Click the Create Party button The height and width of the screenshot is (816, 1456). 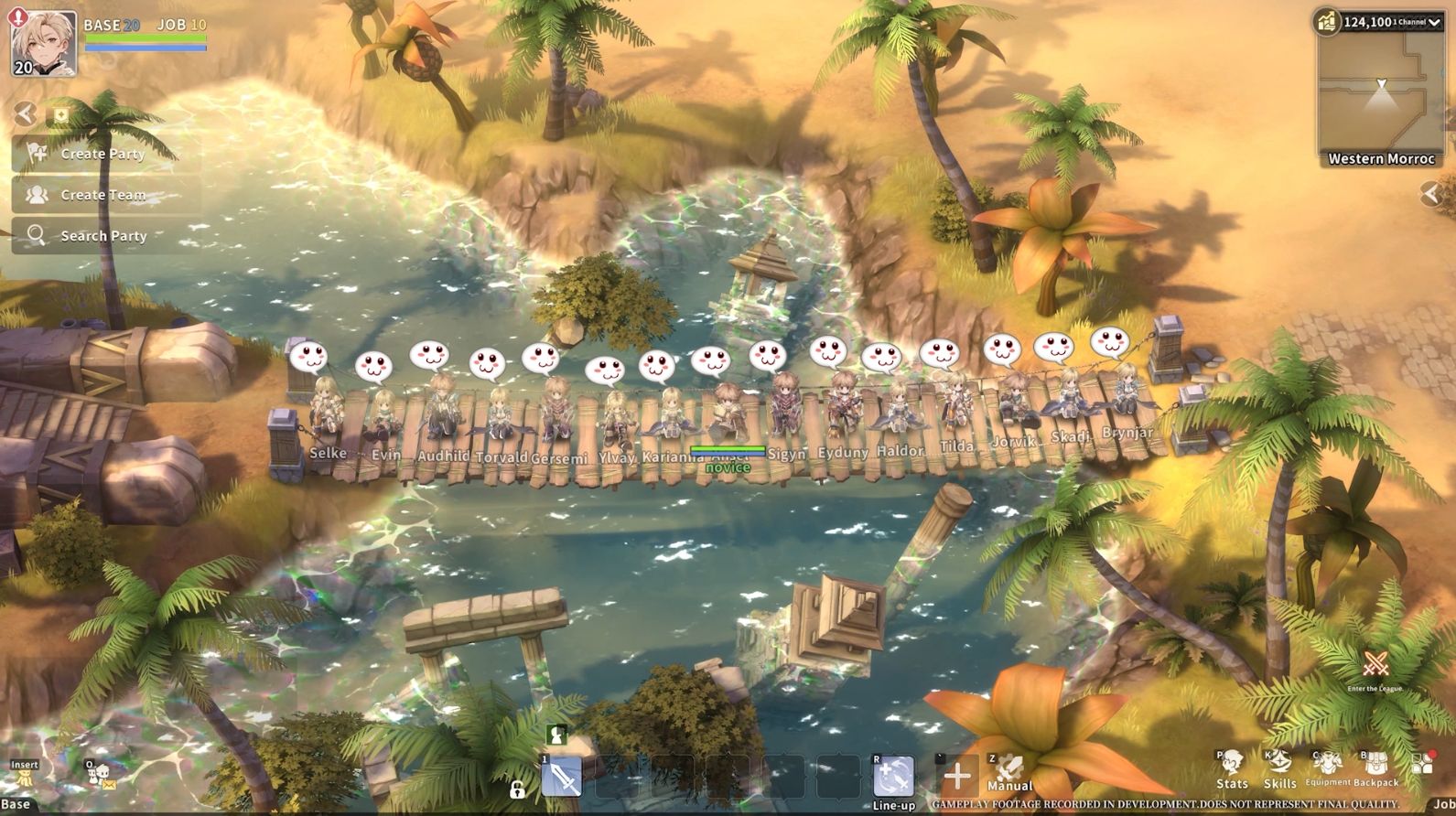coord(101,154)
